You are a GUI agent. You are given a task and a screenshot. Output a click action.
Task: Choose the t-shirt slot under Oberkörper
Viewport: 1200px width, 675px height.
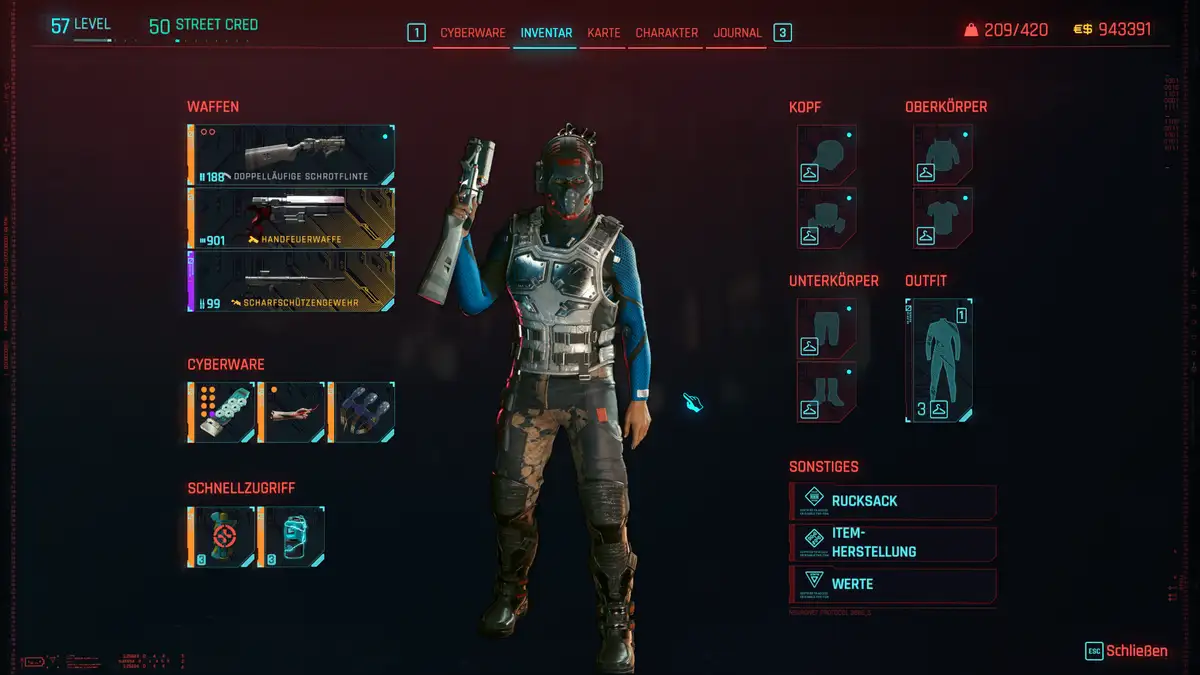click(x=943, y=217)
